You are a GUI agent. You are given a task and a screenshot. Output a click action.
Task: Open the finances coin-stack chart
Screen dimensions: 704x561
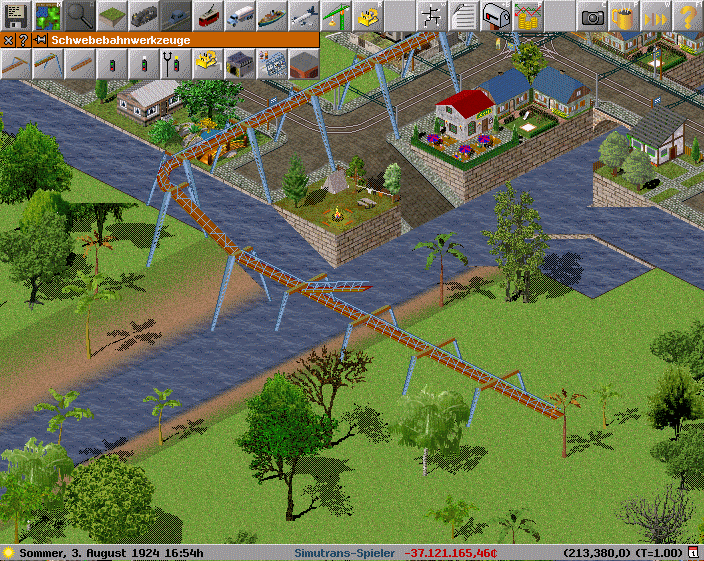pyautogui.click(x=528, y=16)
